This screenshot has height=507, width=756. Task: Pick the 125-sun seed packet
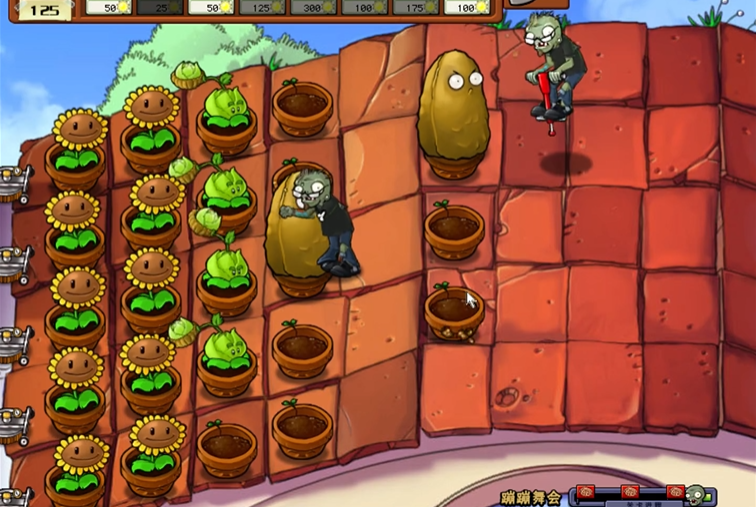262,7
